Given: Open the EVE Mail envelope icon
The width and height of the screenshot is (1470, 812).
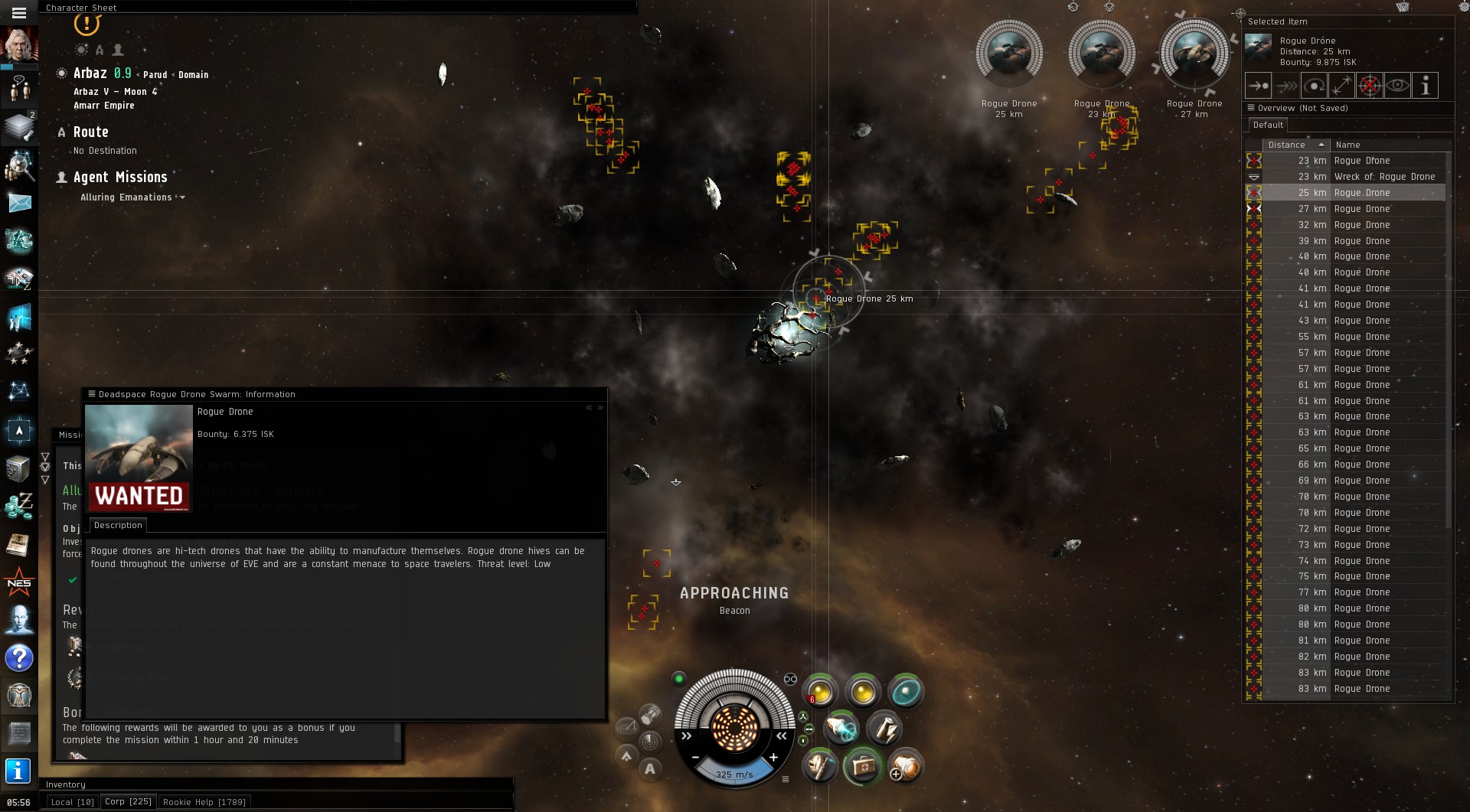Looking at the screenshot, I should coord(19,203).
